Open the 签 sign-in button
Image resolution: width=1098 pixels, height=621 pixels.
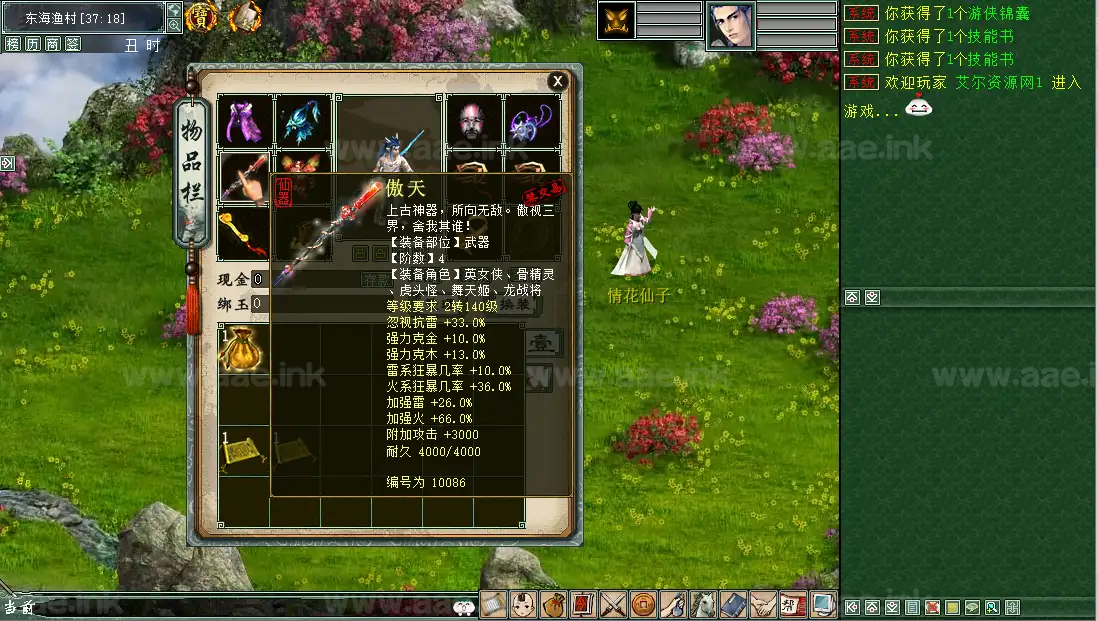coord(72,44)
